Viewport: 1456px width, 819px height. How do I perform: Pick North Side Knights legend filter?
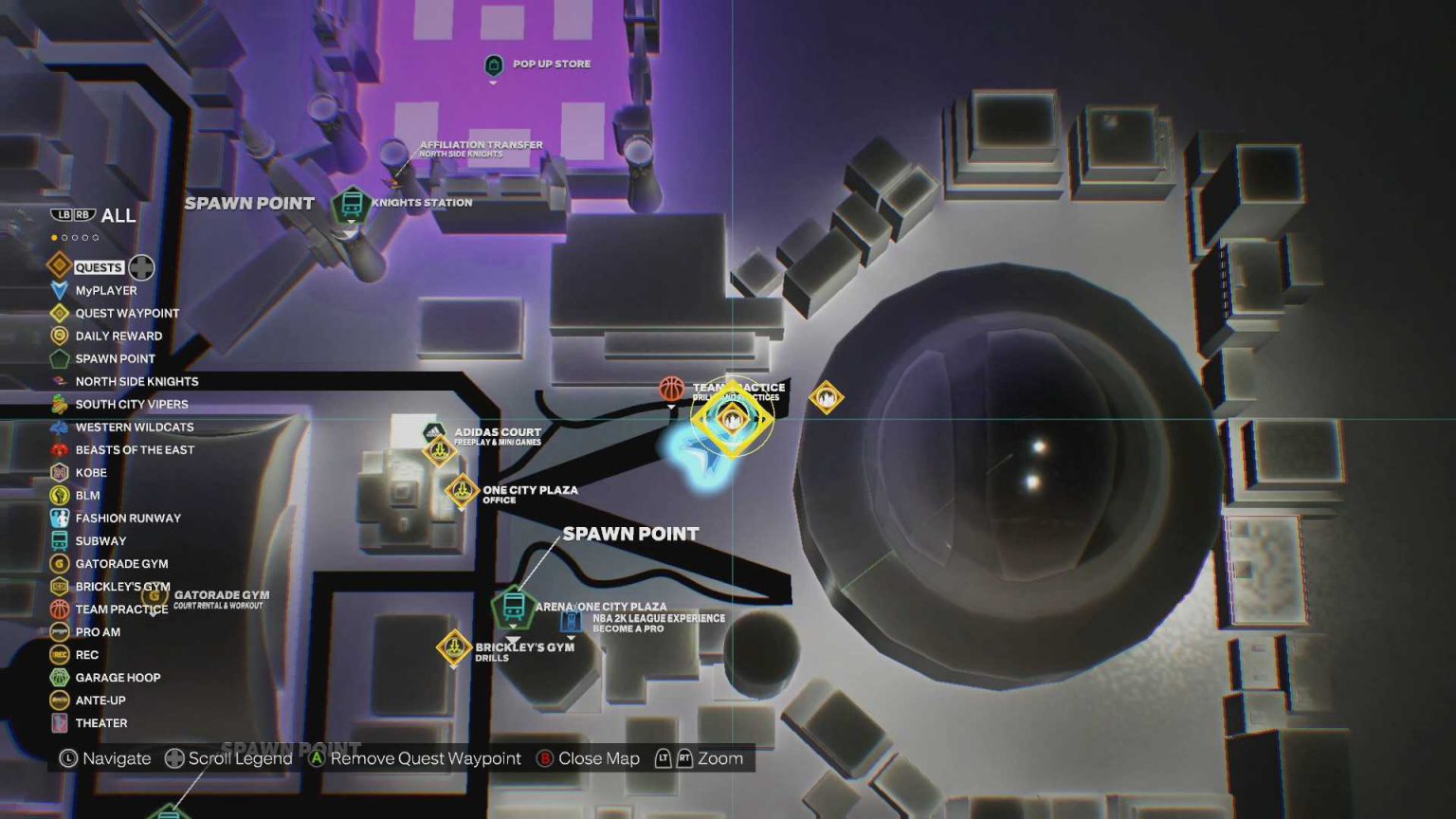[x=136, y=382]
